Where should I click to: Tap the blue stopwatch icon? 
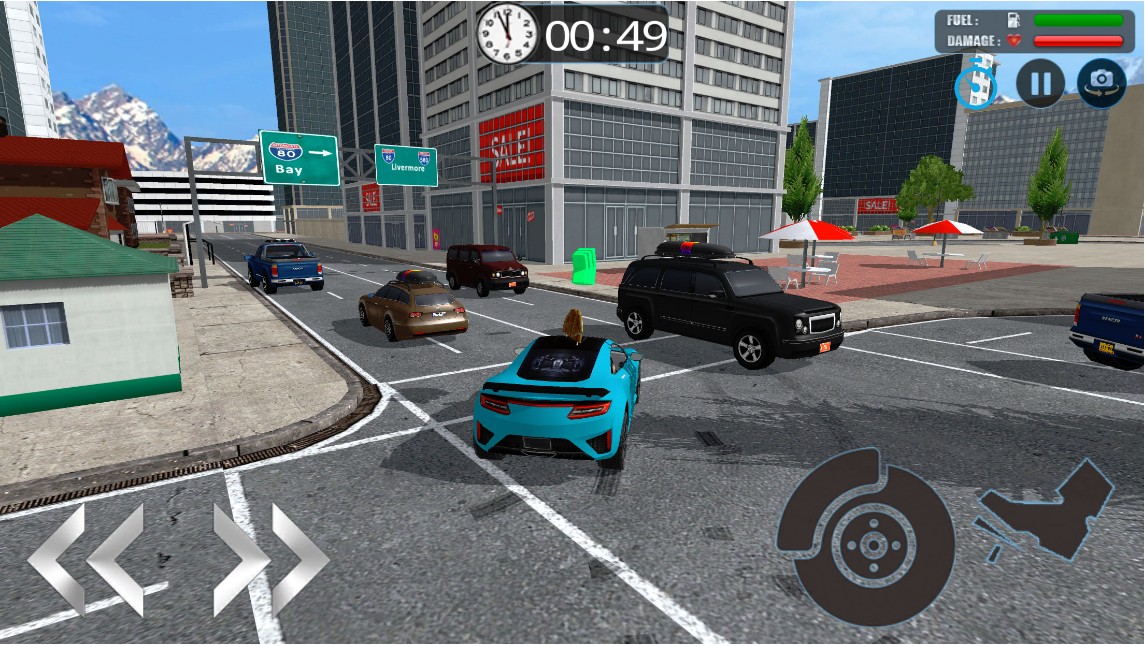(x=976, y=85)
